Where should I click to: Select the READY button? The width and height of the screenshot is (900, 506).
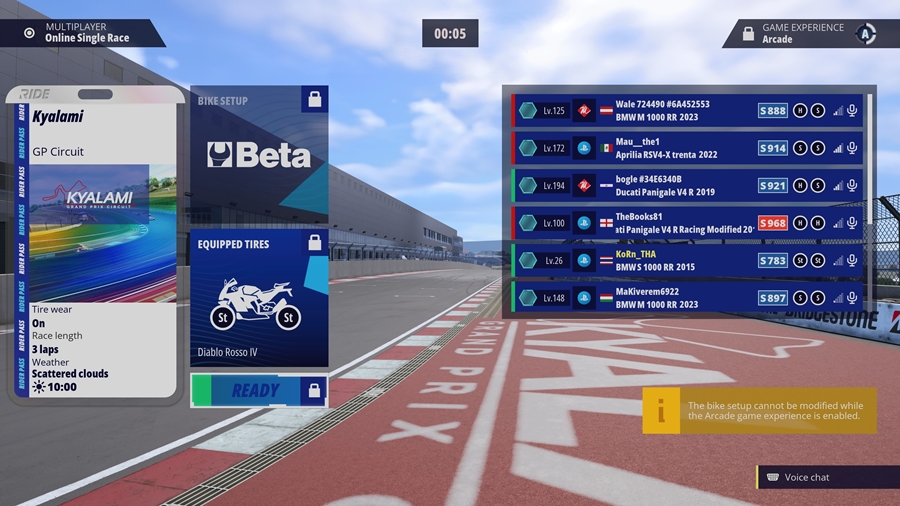coord(258,390)
